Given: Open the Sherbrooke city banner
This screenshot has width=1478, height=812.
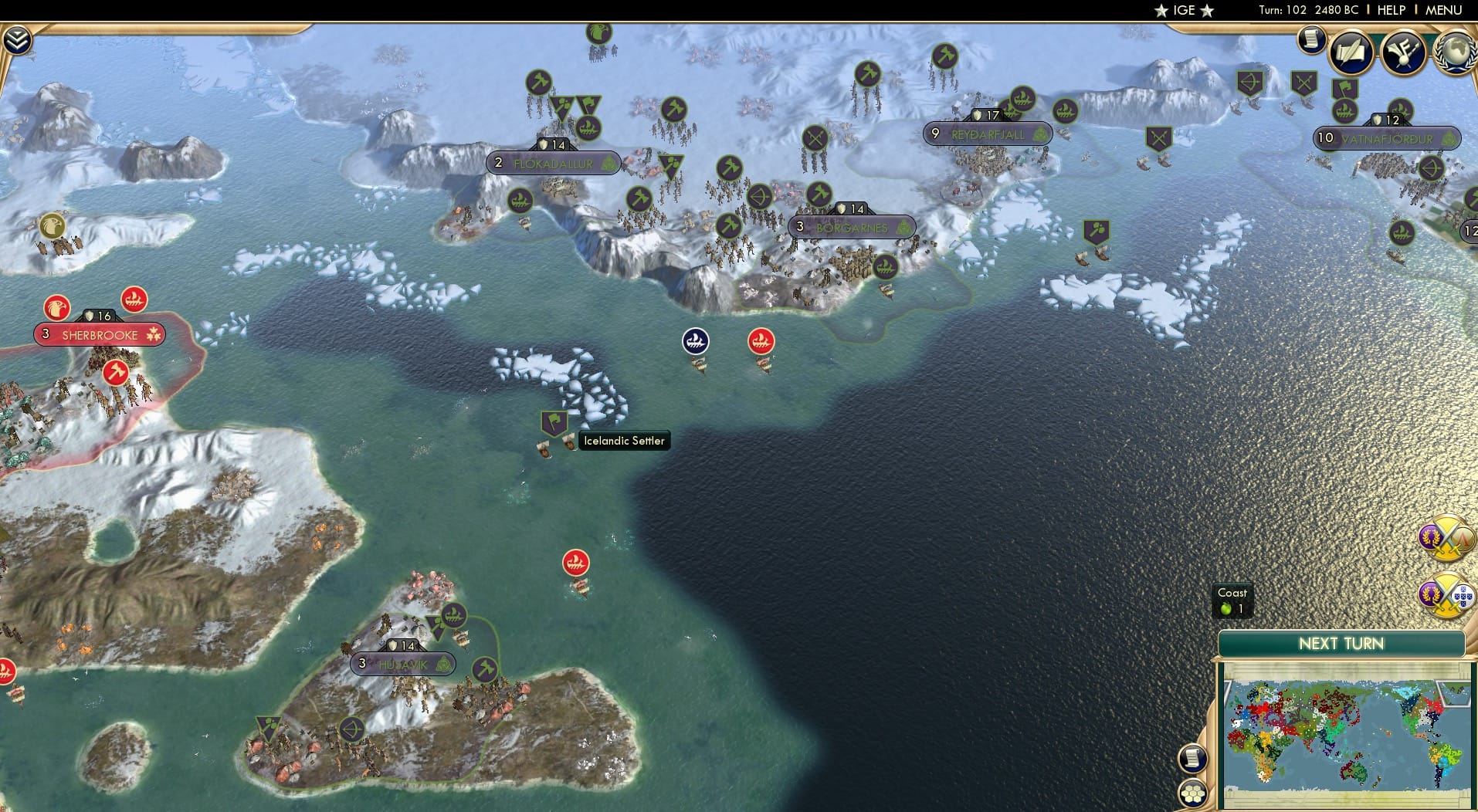Looking at the screenshot, I should [98, 334].
